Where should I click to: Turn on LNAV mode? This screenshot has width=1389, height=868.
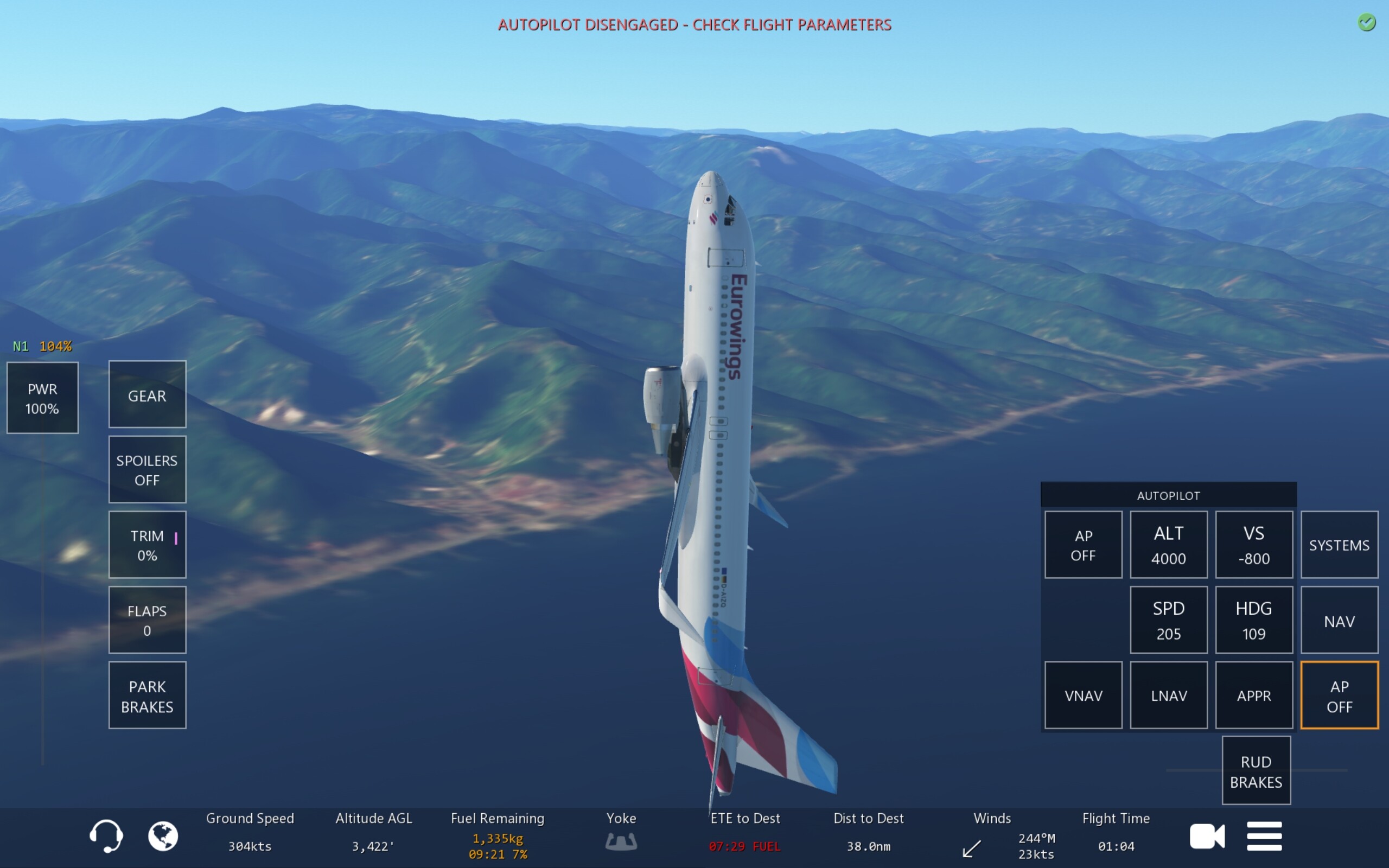click(x=1168, y=695)
